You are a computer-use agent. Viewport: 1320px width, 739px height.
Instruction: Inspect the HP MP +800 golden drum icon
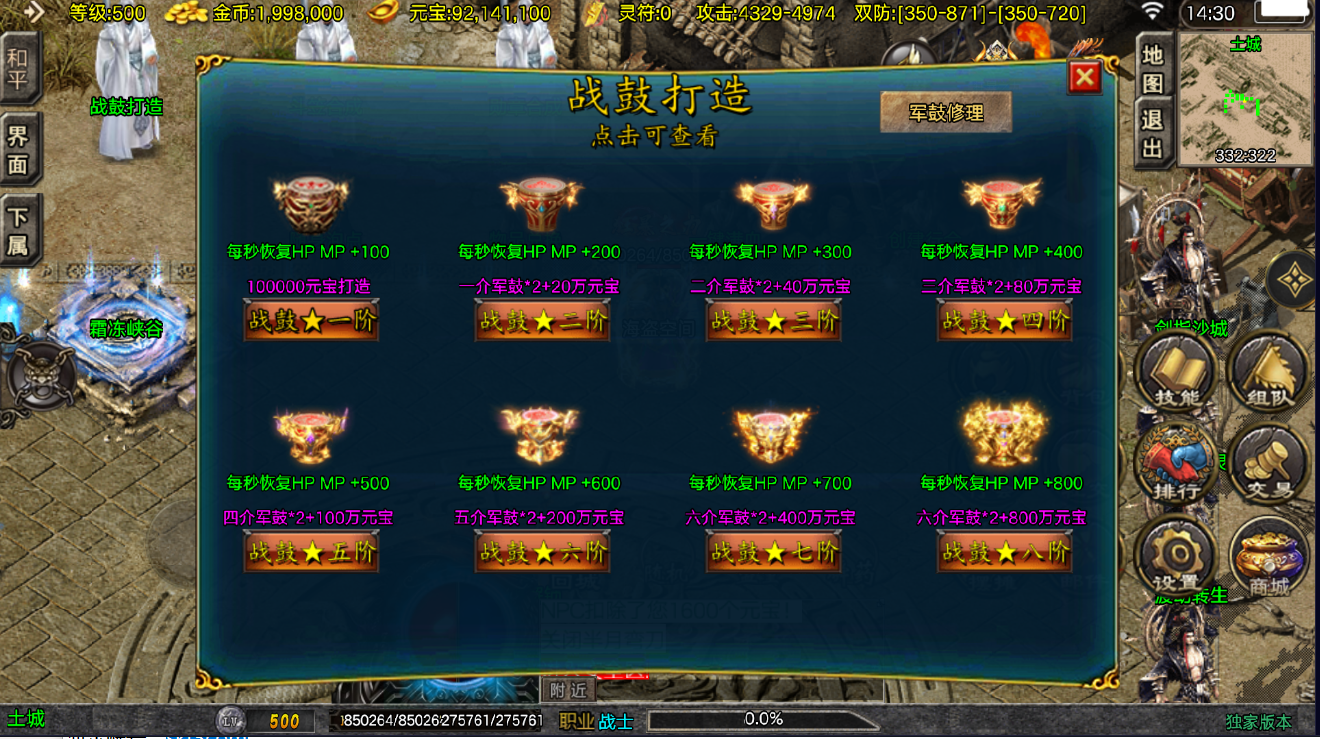click(x=1003, y=432)
